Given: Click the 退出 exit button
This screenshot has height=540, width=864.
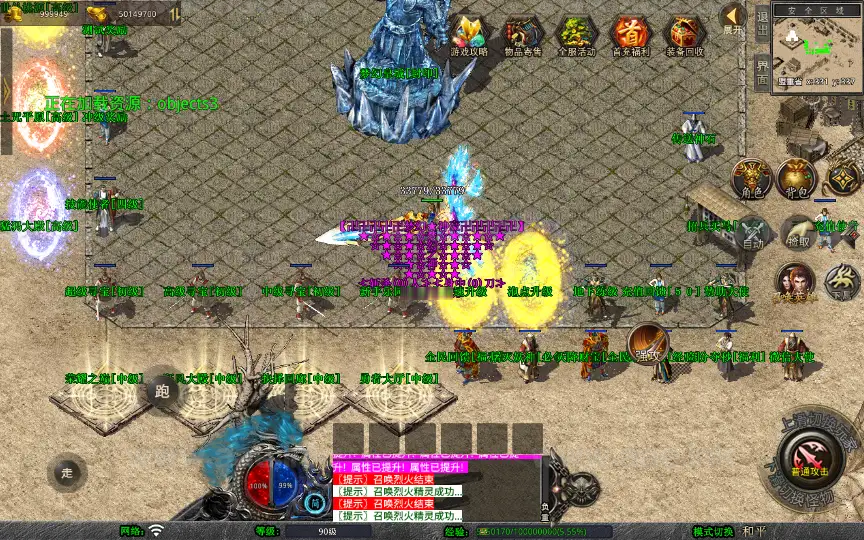Looking at the screenshot, I should (762, 22).
